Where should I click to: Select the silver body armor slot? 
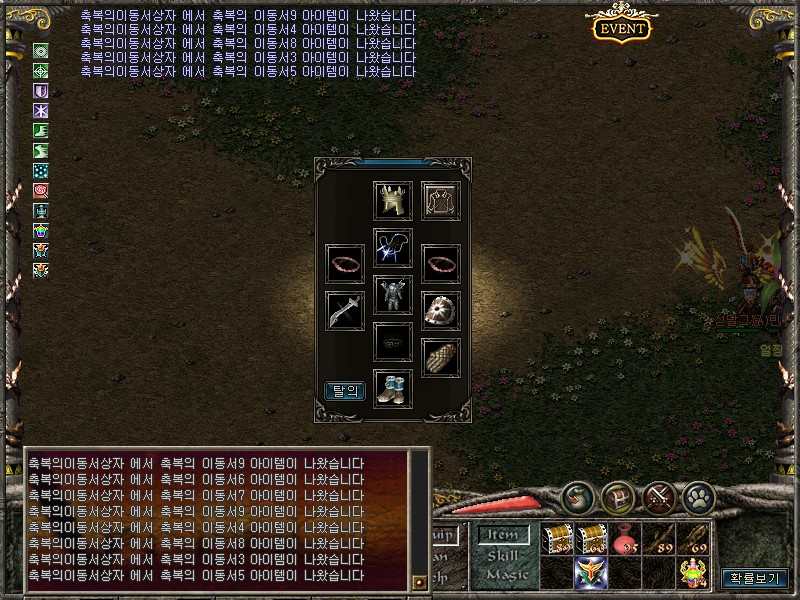[393, 296]
